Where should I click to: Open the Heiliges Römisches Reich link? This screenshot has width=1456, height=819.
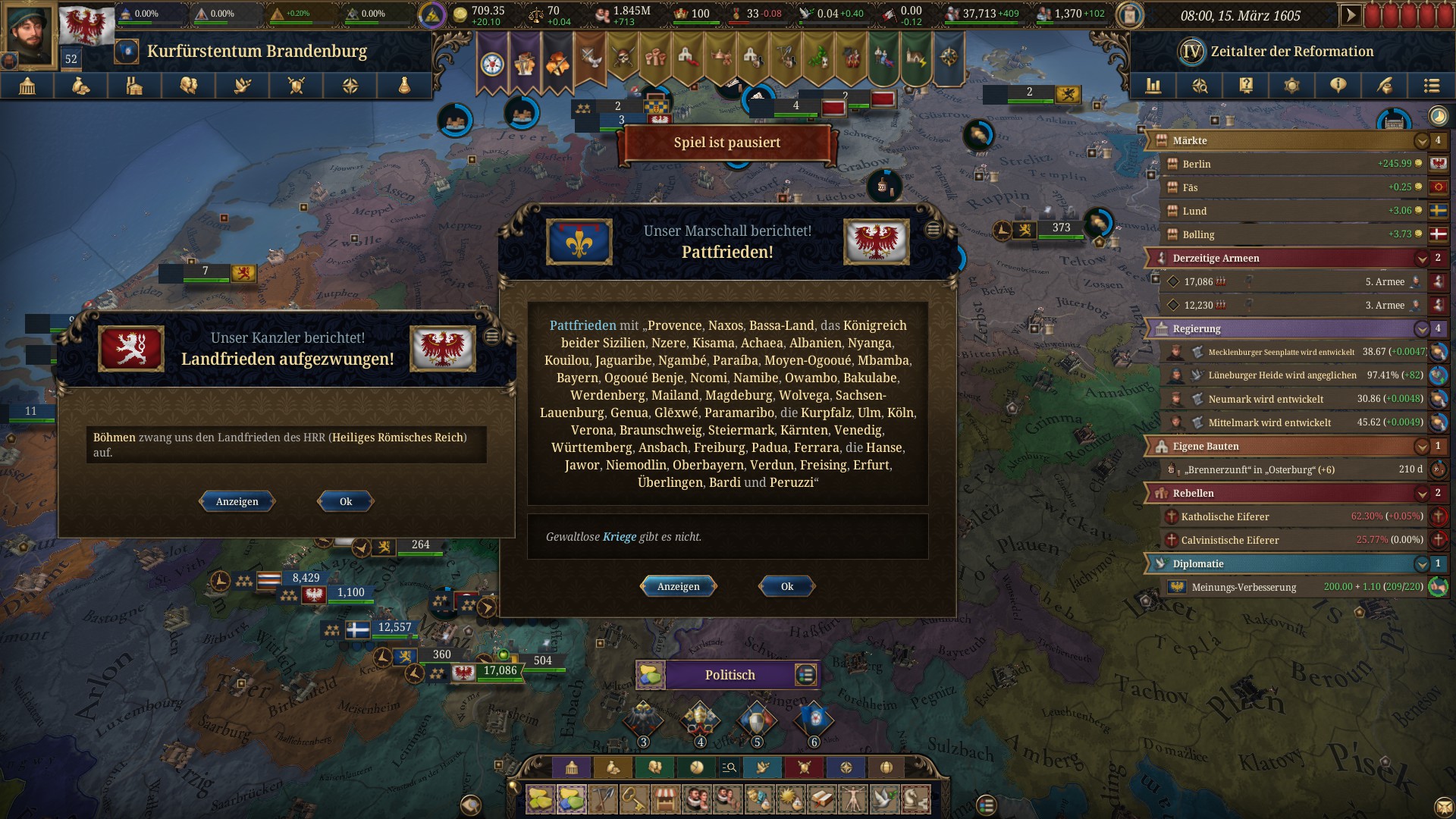pos(397,438)
